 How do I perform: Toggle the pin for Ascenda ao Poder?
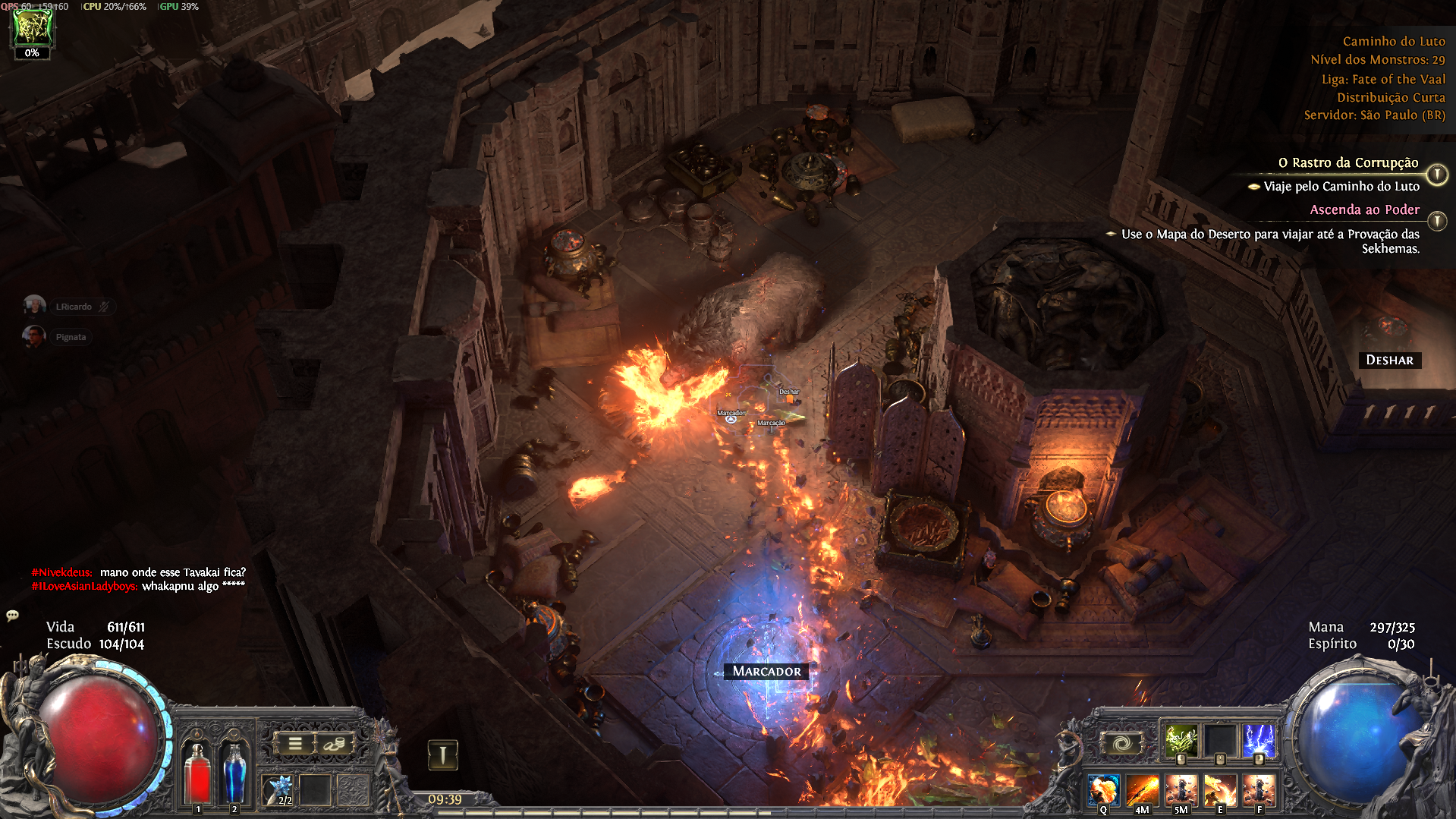1437,221
